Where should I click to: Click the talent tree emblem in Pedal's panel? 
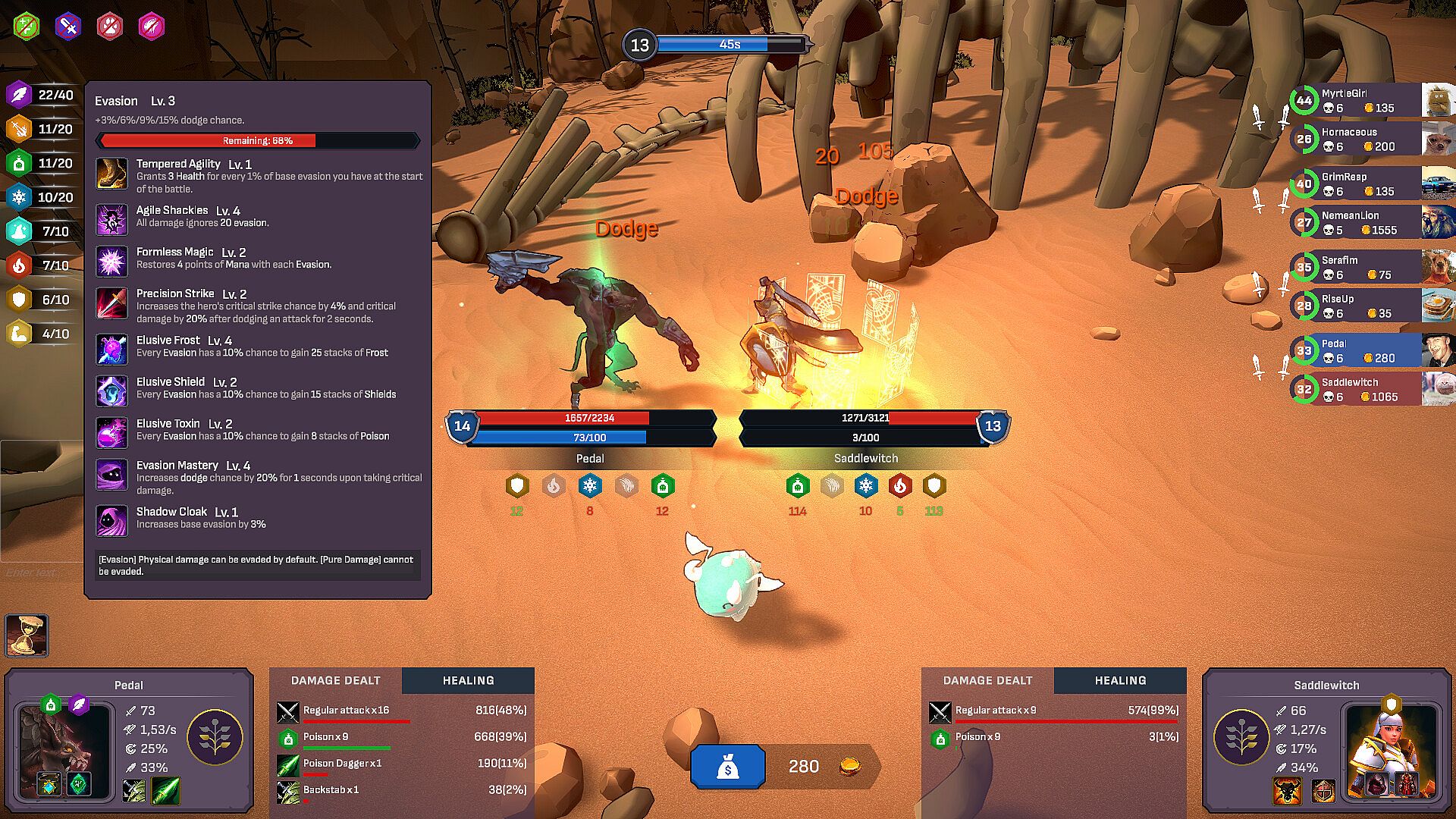(x=215, y=737)
